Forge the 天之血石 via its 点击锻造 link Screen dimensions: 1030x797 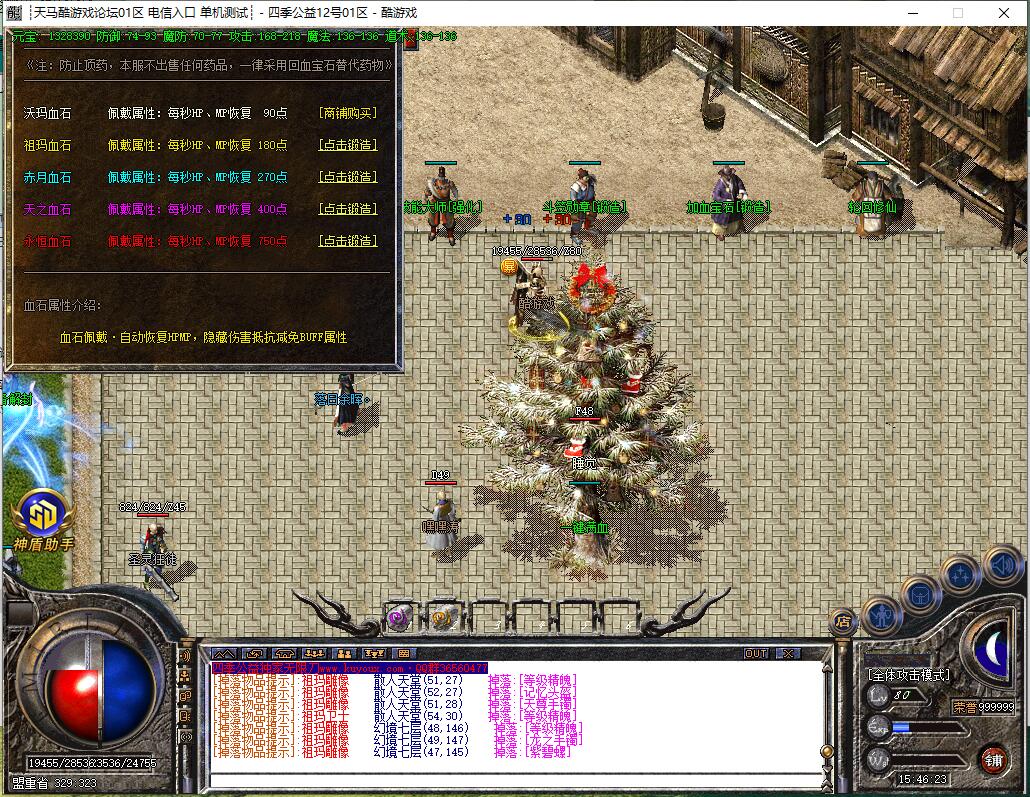point(347,209)
